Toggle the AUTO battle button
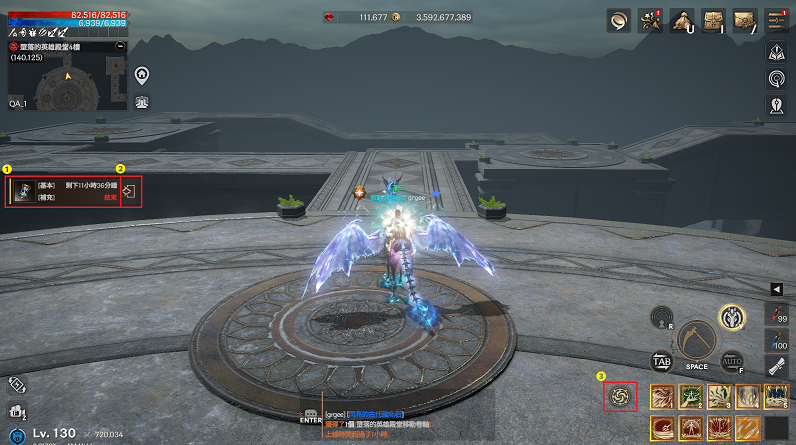 pos(729,361)
